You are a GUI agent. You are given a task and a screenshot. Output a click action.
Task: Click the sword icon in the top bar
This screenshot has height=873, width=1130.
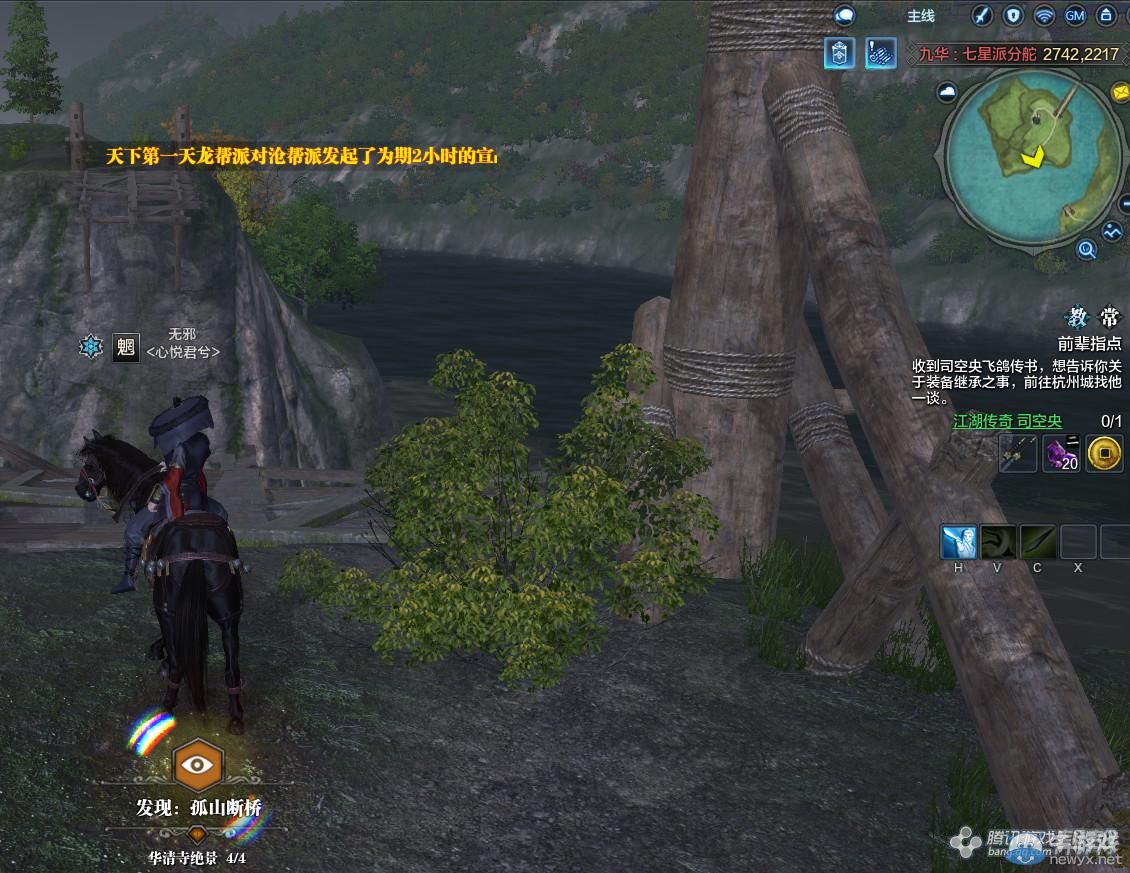982,15
